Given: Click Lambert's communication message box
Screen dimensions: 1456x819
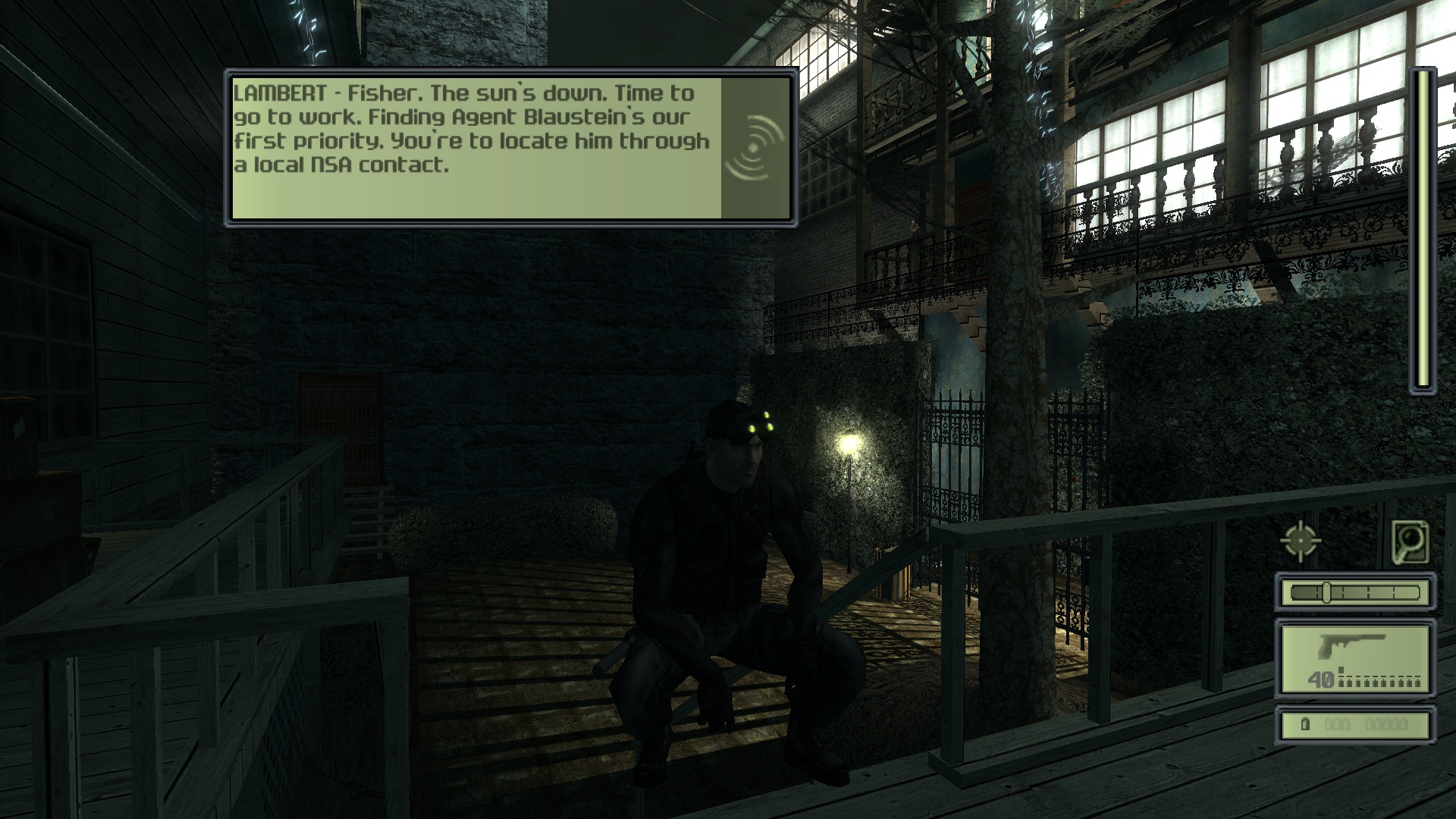Looking at the screenshot, I should (x=475, y=148).
